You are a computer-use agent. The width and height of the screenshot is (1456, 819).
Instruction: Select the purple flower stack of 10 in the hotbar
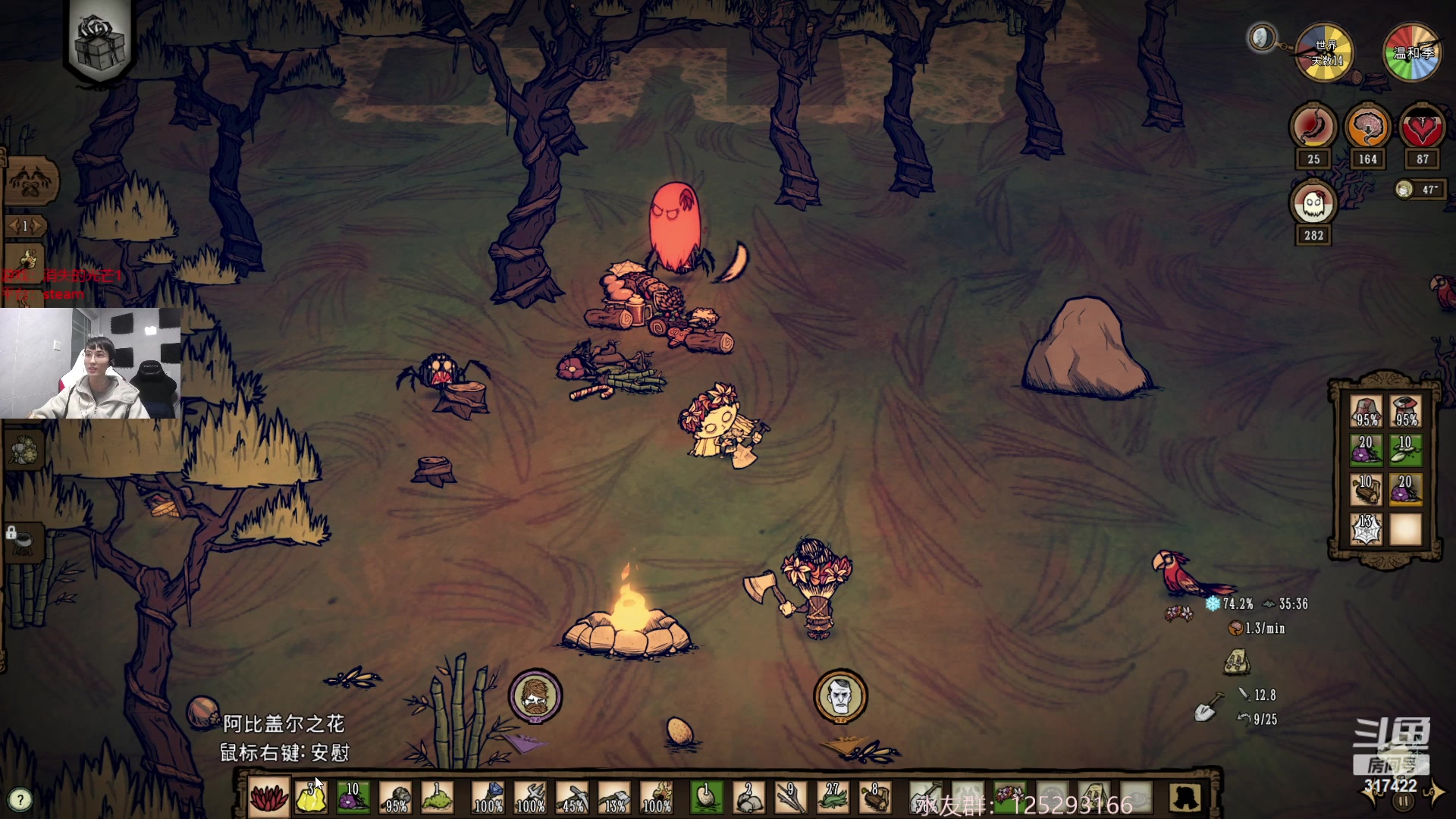click(x=353, y=798)
